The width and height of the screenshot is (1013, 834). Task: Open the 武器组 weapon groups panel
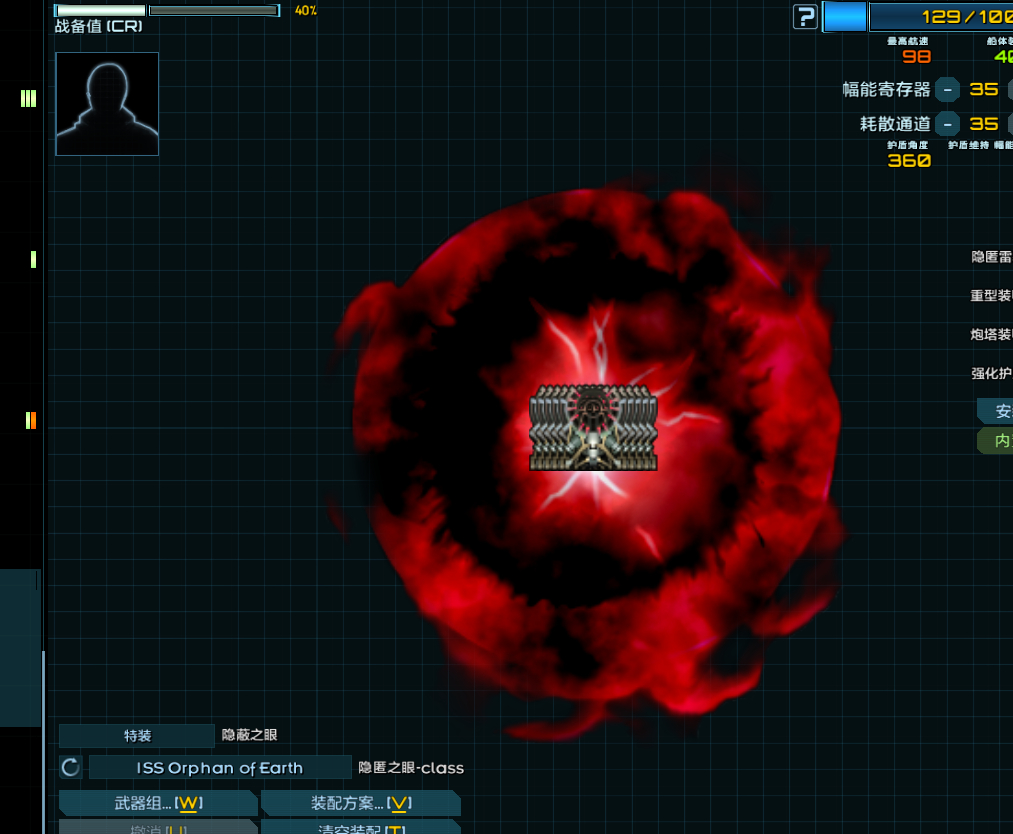coord(158,803)
